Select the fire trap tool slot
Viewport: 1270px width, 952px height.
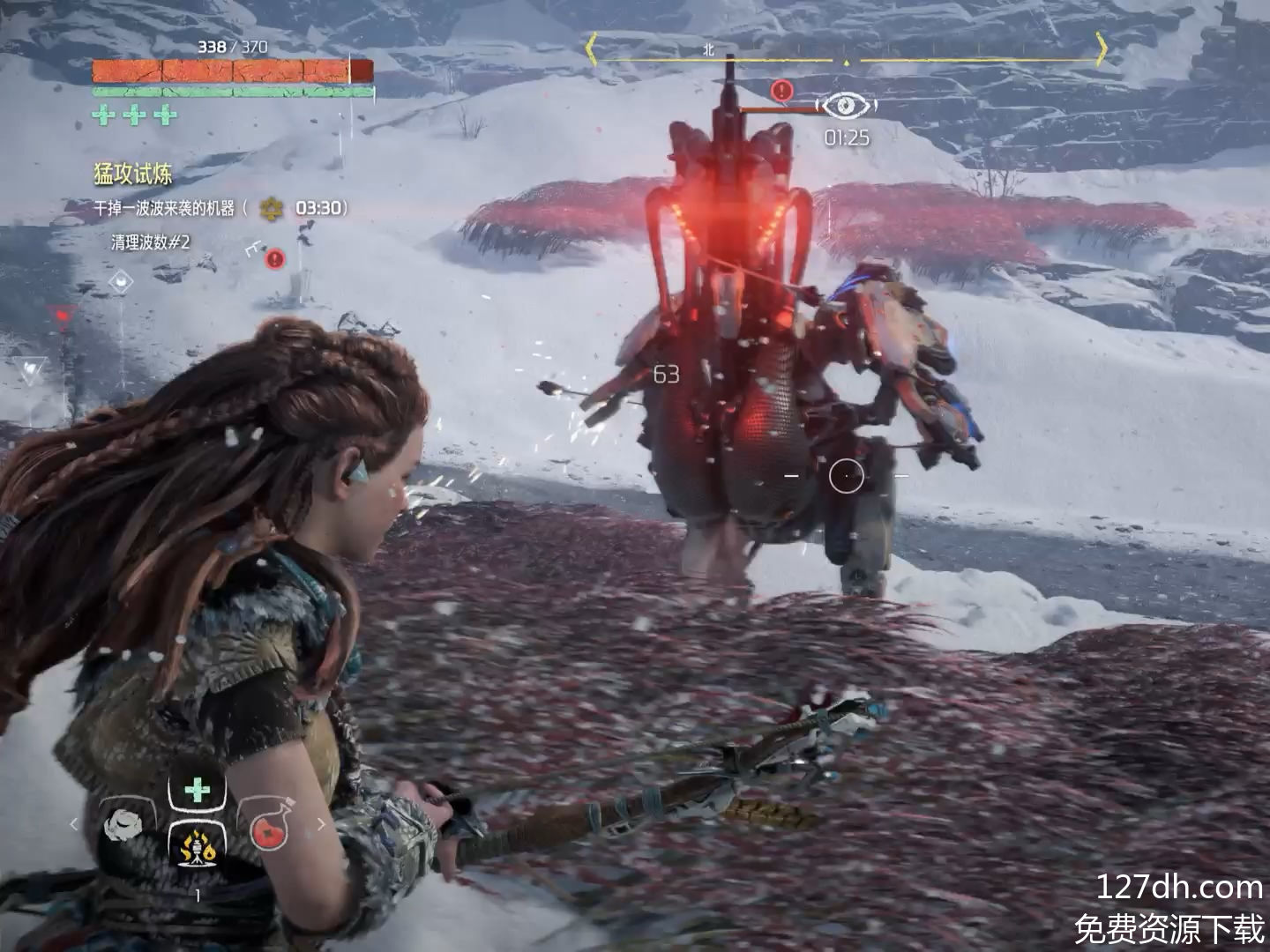click(x=198, y=850)
